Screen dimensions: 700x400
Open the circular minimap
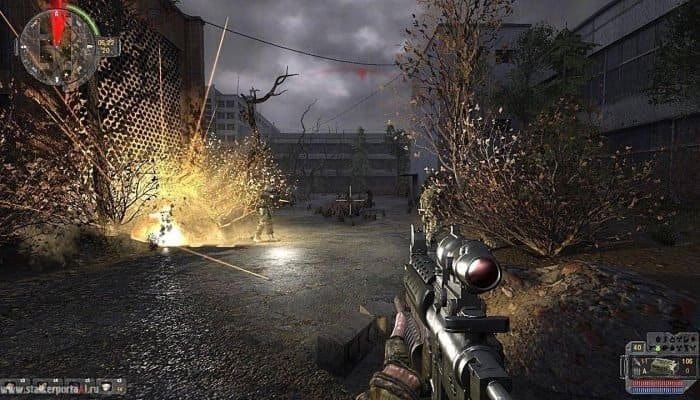tap(58, 46)
